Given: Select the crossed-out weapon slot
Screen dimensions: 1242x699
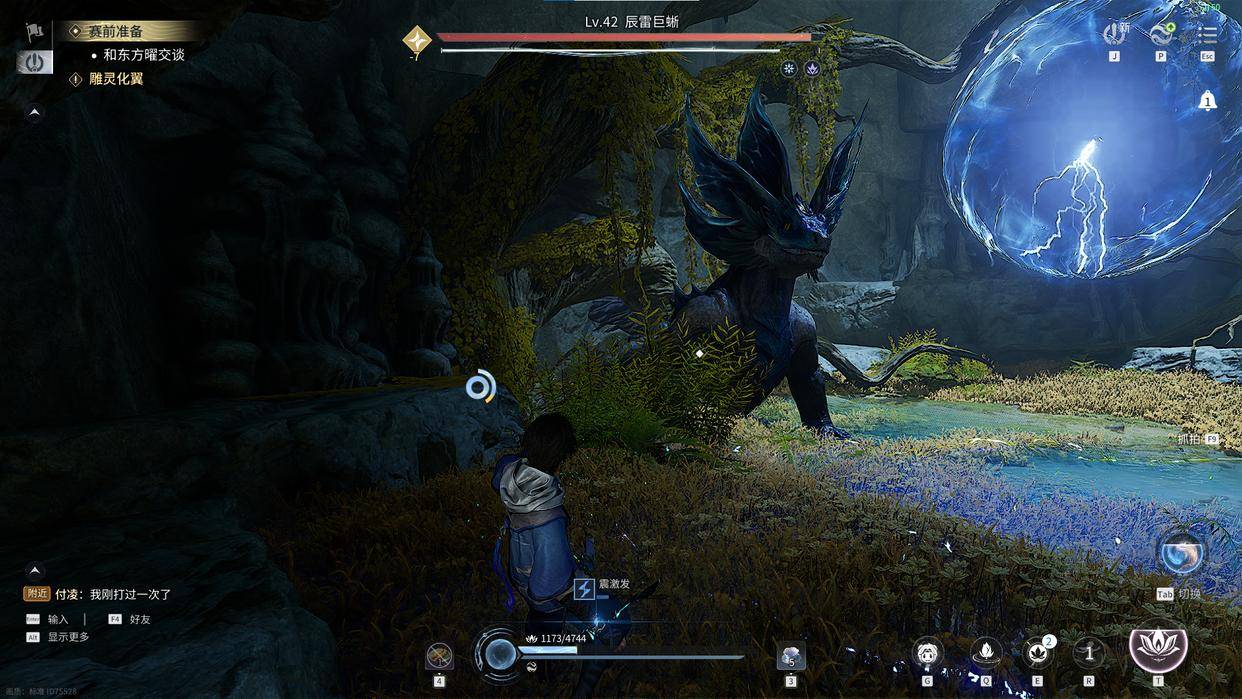Looking at the screenshot, I should [x=439, y=656].
